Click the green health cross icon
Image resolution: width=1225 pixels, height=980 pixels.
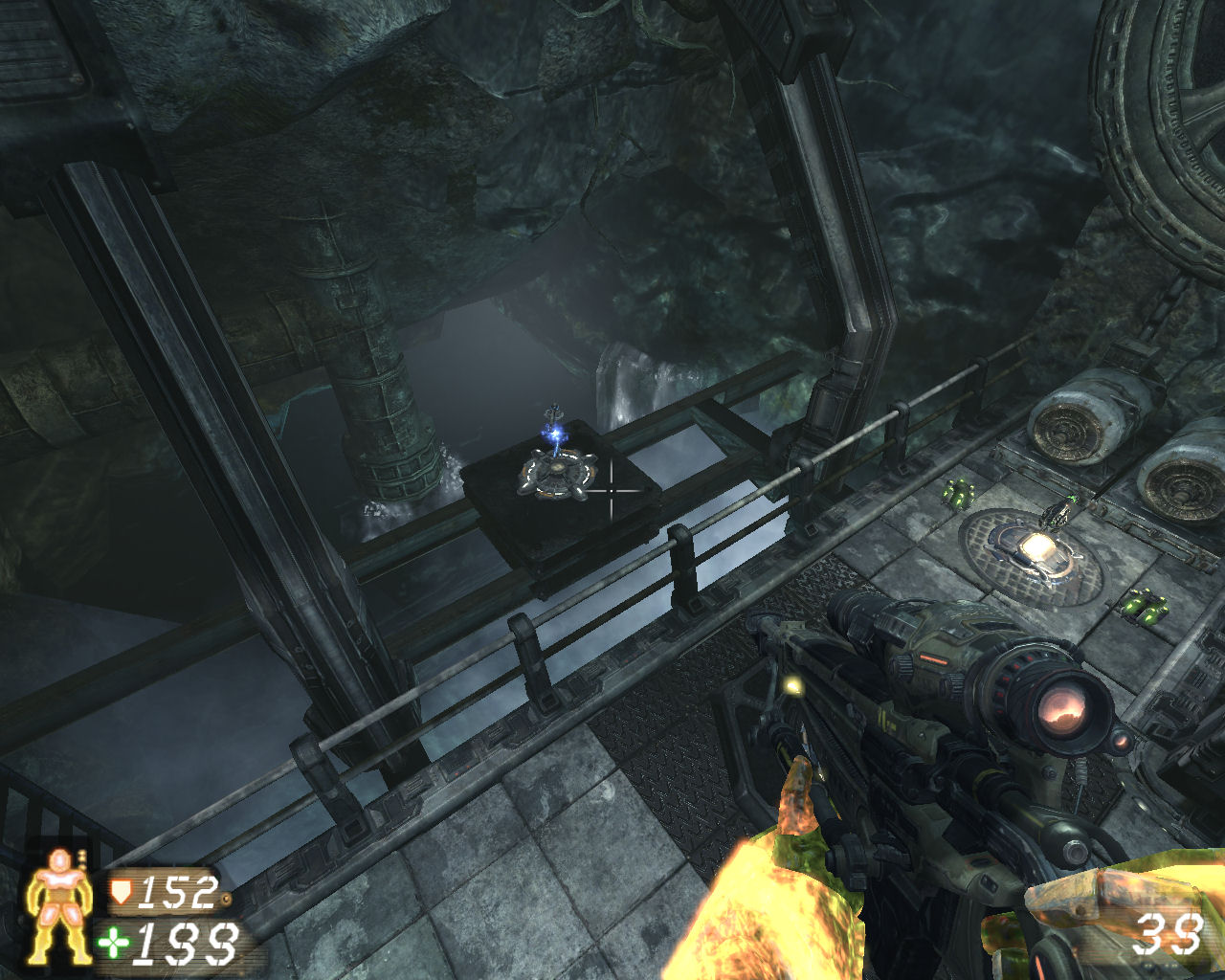[x=116, y=943]
